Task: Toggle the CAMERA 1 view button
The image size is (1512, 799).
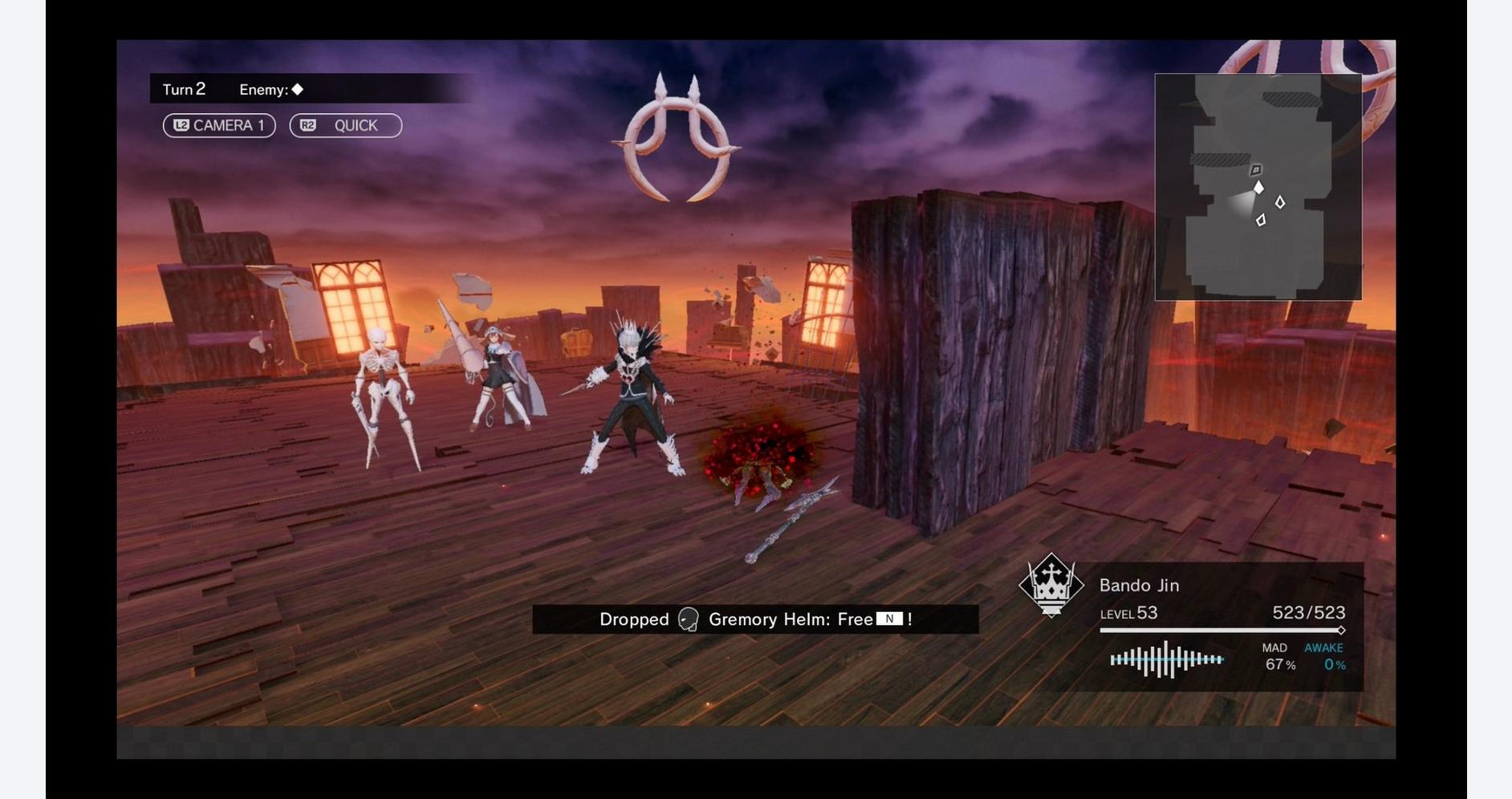Action: coord(219,126)
